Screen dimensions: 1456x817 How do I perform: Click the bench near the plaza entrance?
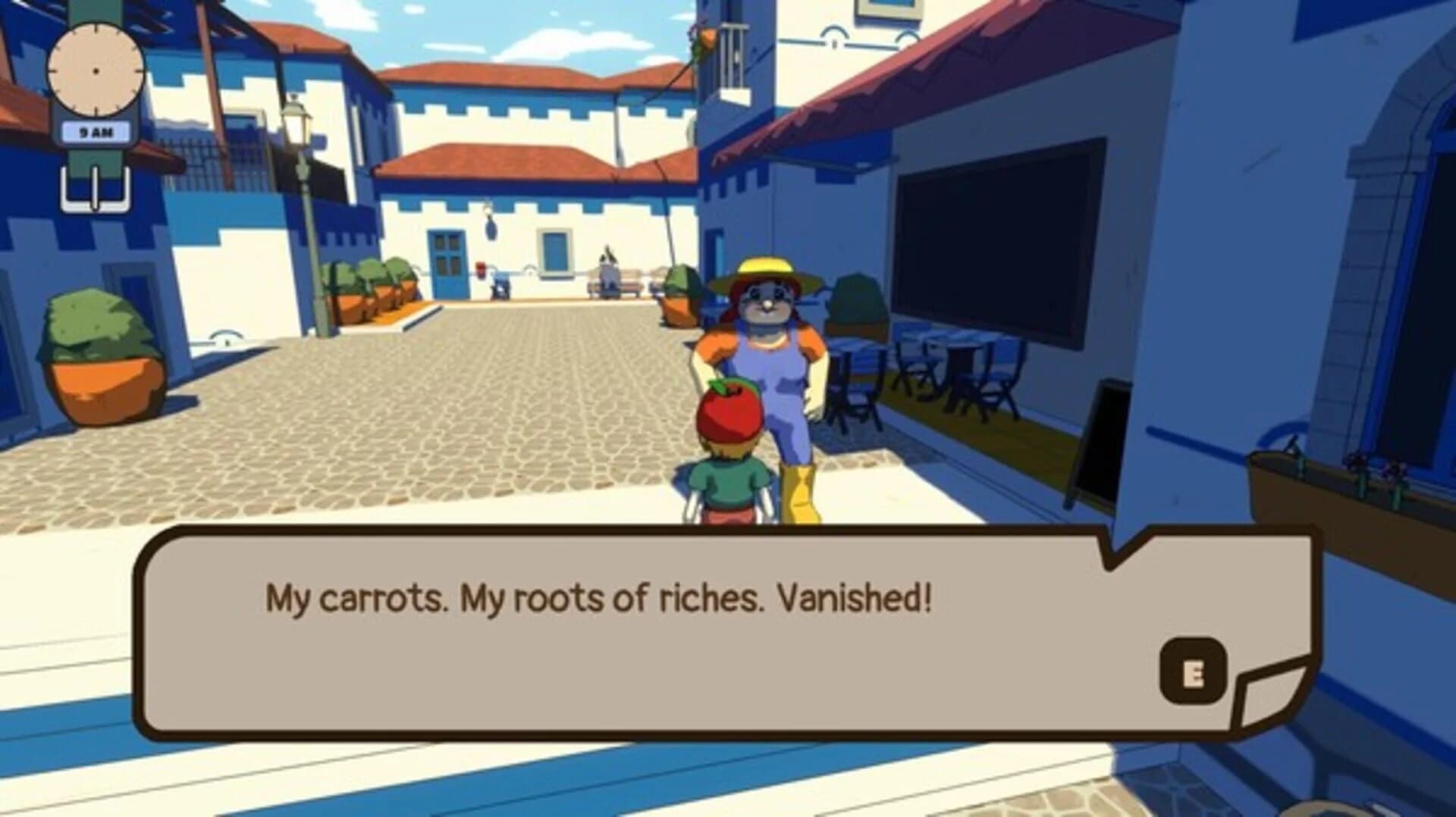tap(616, 286)
